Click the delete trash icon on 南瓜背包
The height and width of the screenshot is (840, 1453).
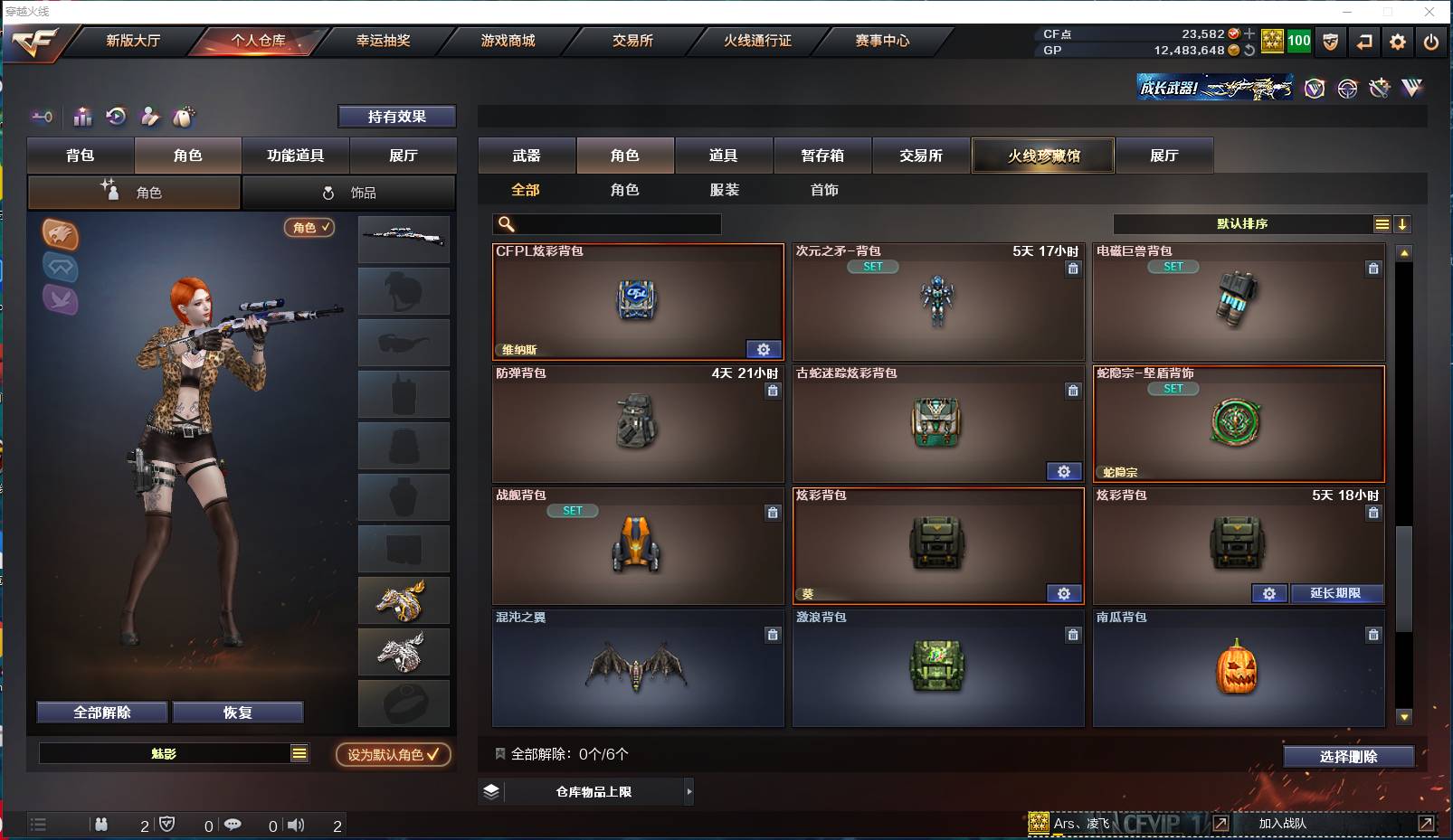coord(1373,635)
